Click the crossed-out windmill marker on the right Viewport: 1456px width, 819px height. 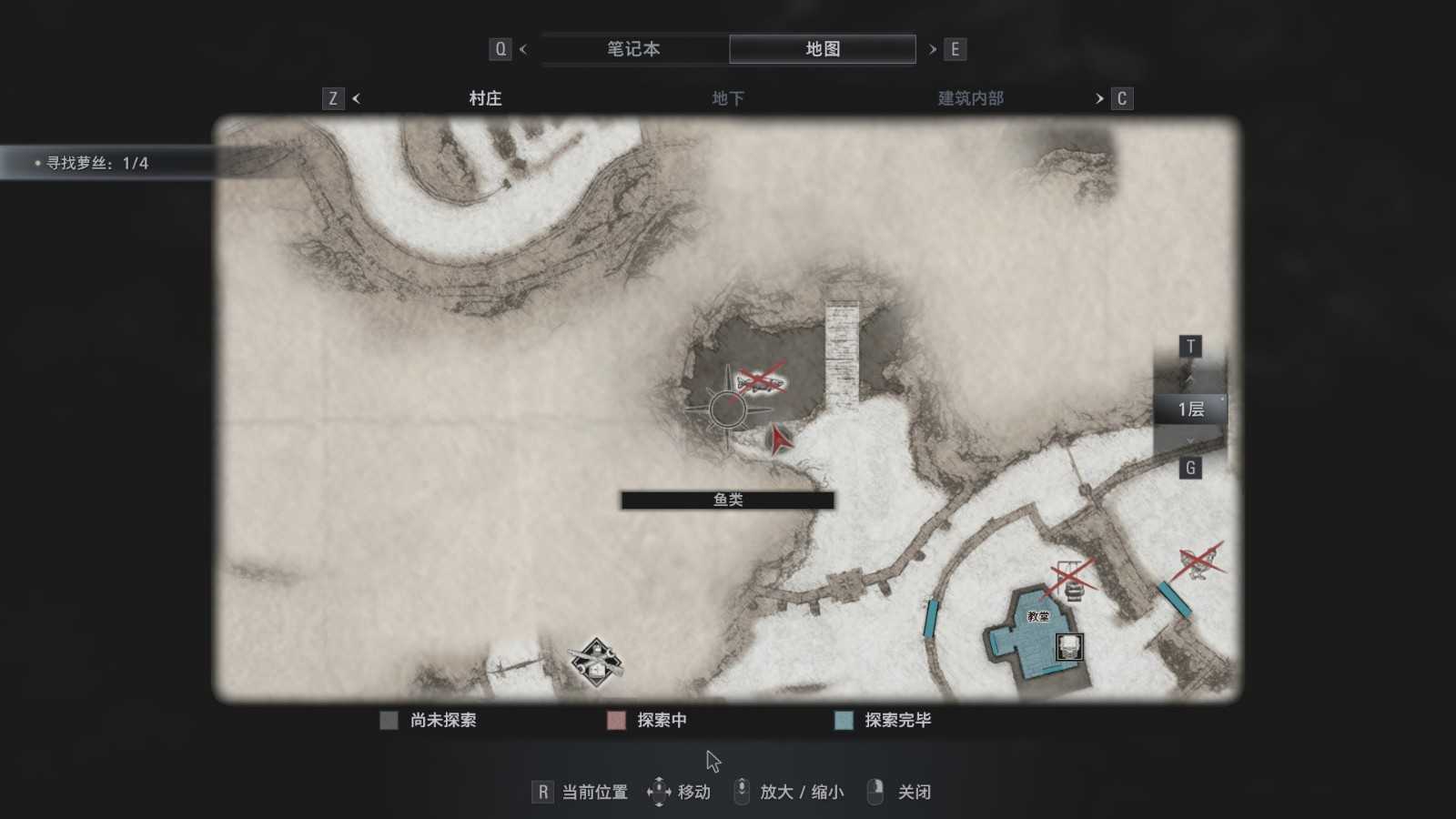click(1196, 560)
